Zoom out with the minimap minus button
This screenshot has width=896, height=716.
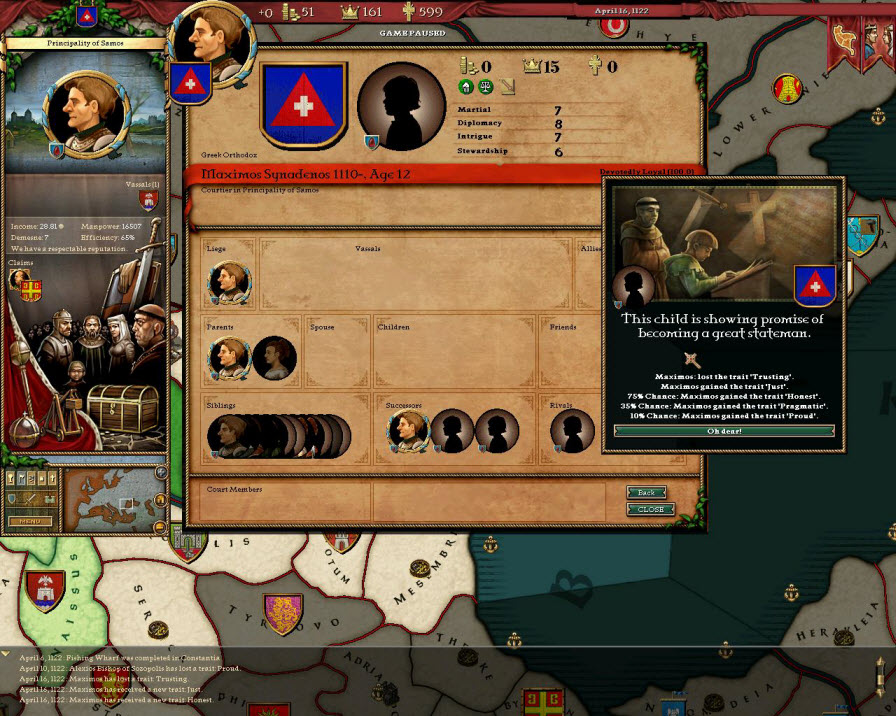(x=161, y=527)
